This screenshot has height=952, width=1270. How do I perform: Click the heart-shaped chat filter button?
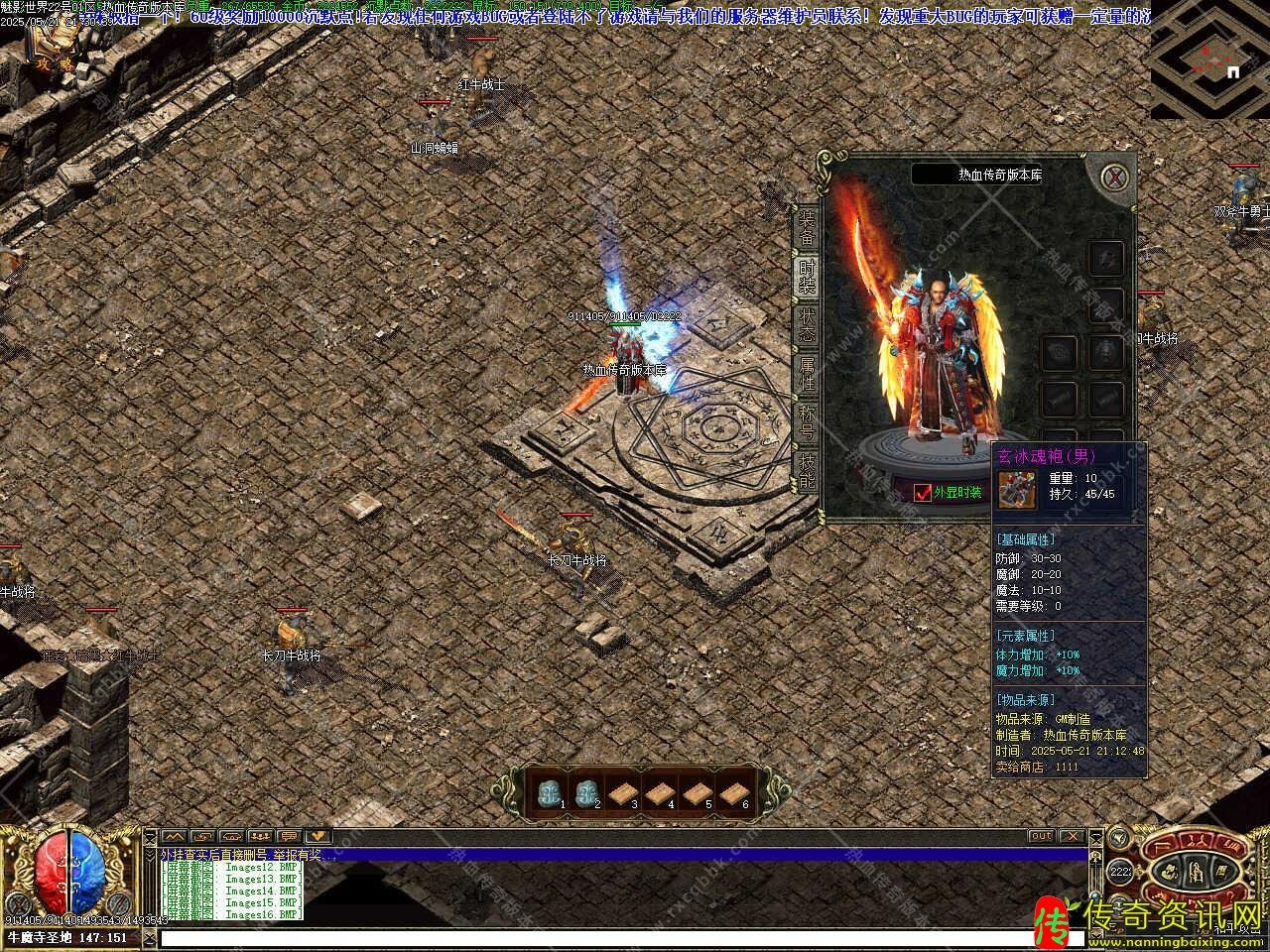317,836
